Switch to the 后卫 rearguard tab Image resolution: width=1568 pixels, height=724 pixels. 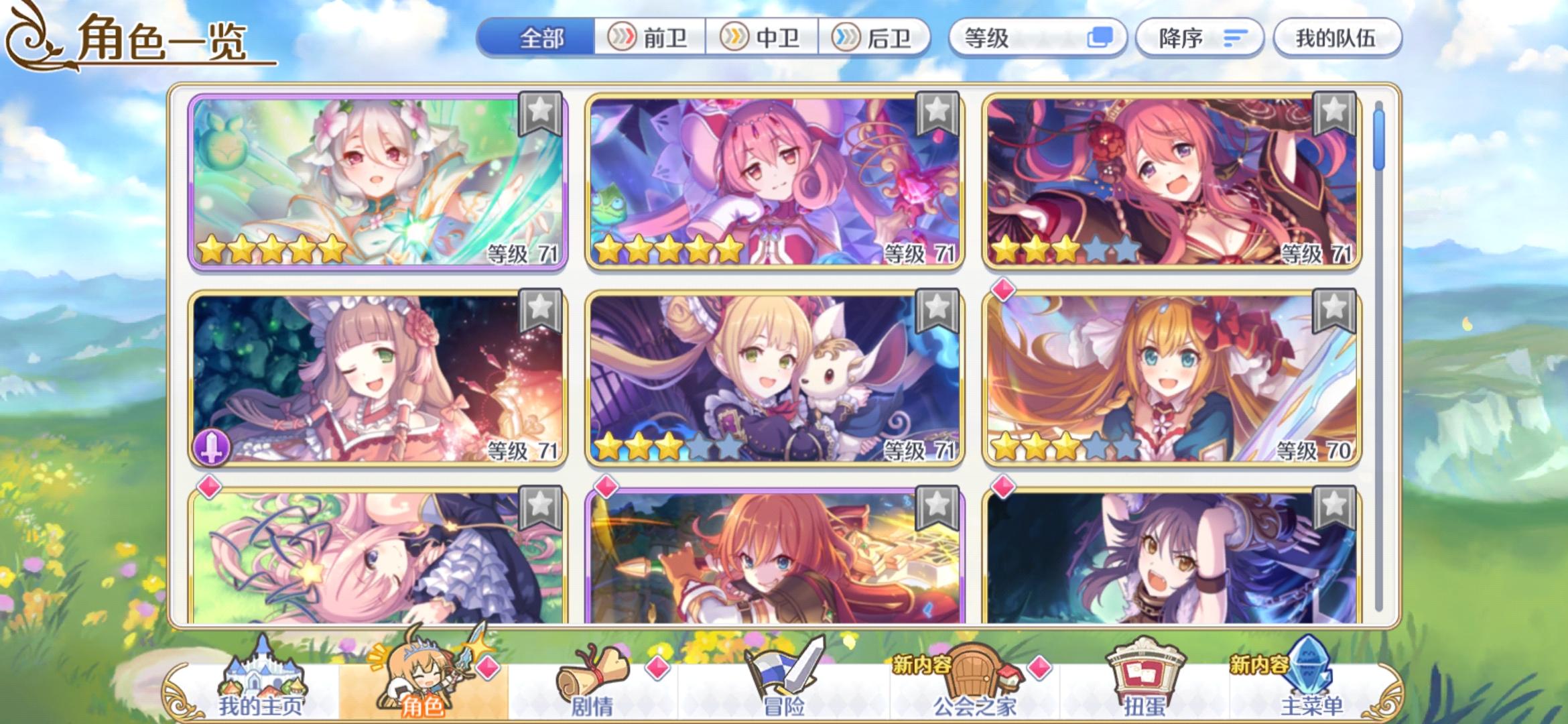[x=874, y=38]
